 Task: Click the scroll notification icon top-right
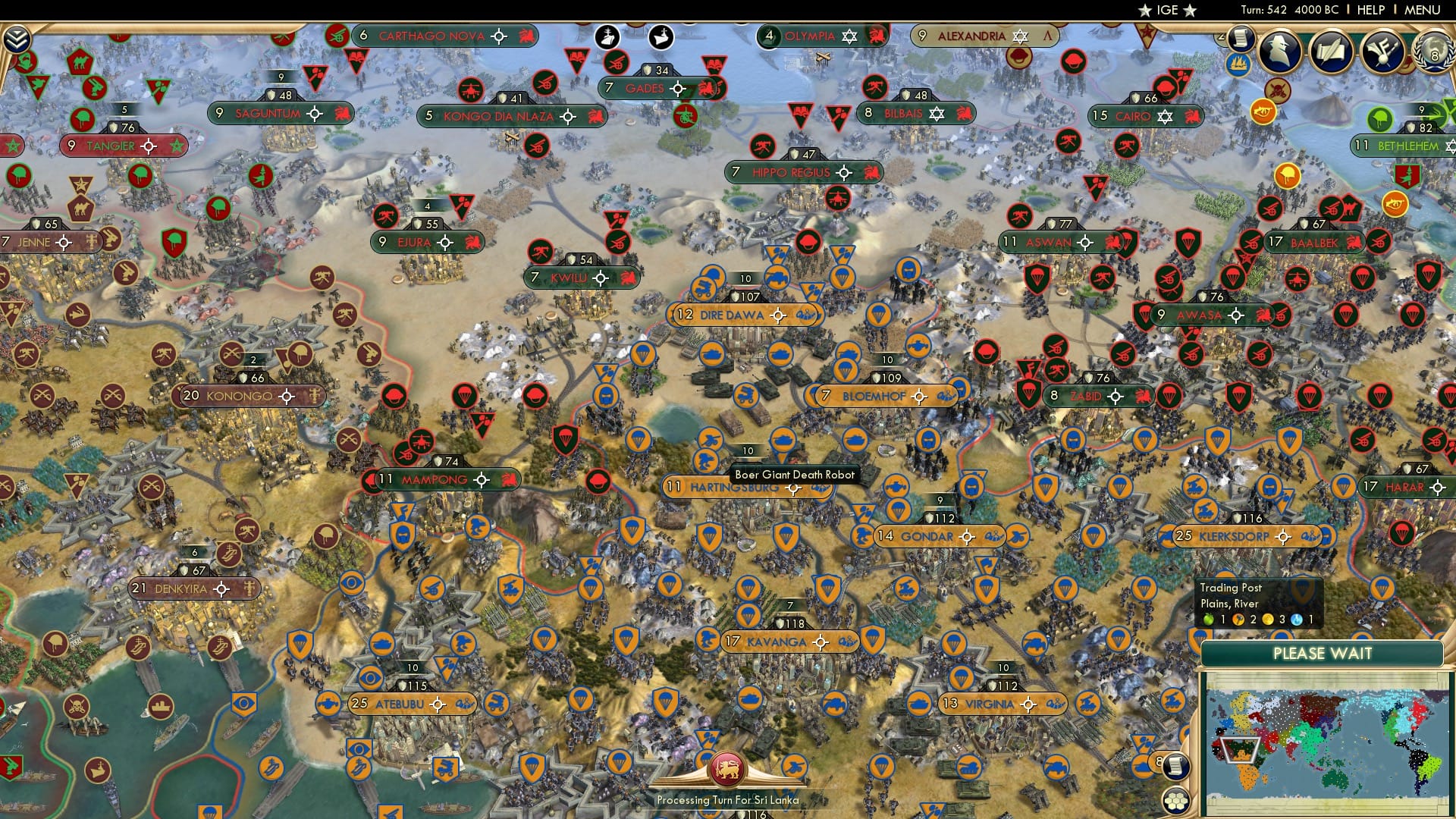click(1241, 39)
